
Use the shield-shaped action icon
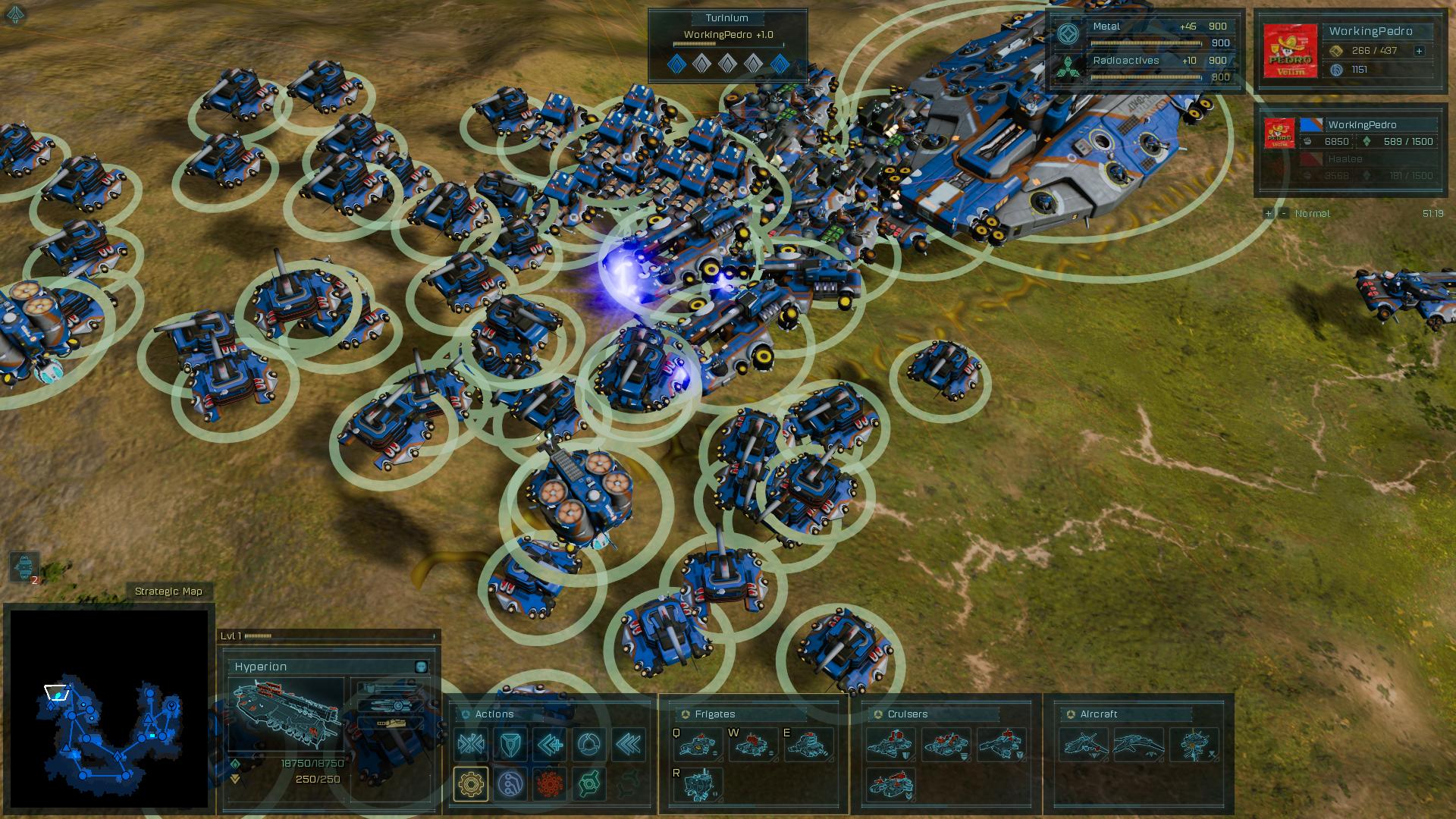coord(510,745)
